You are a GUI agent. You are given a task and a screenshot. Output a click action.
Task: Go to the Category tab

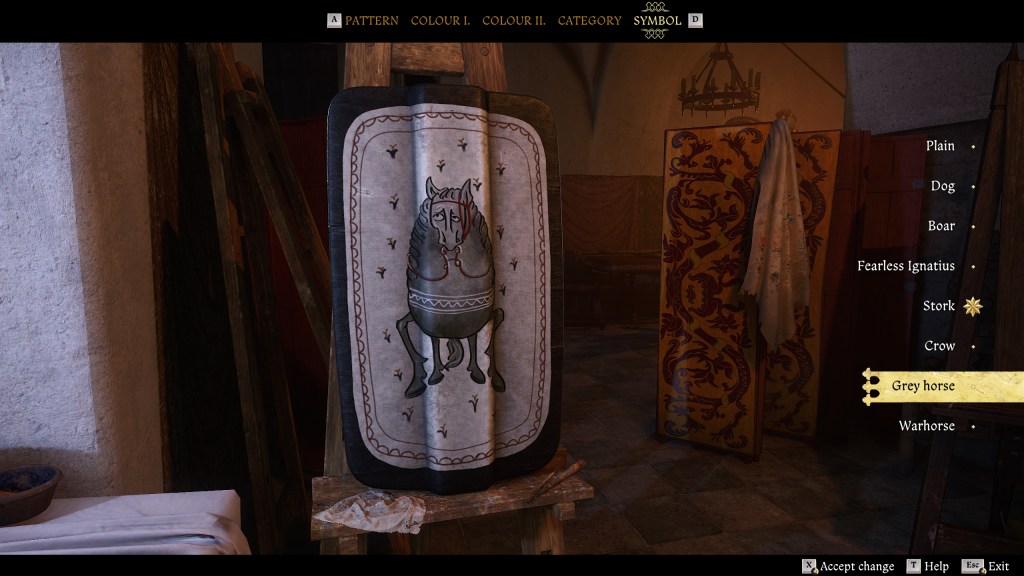point(589,20)
